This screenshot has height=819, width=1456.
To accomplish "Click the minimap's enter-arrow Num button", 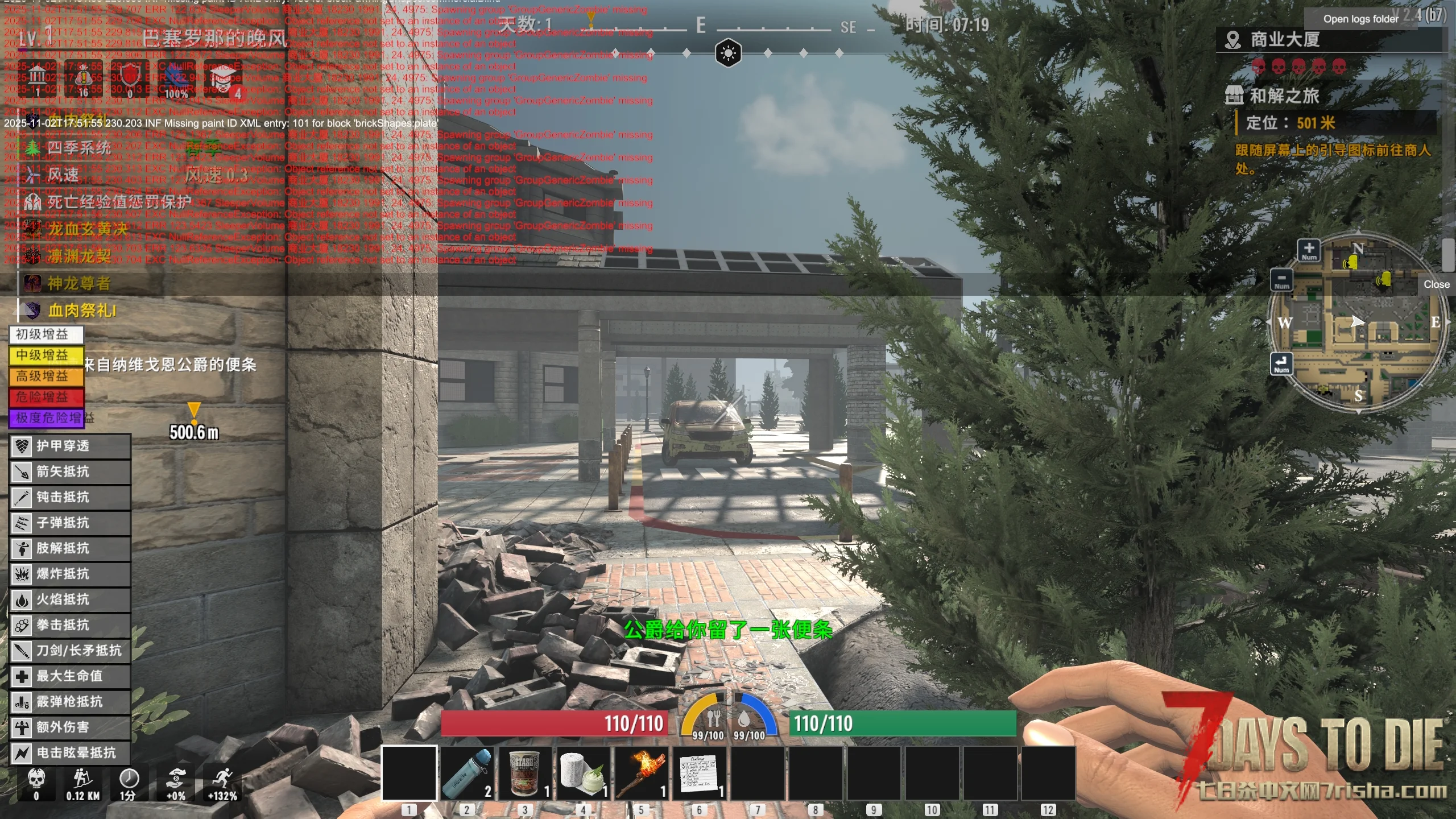I will click(x=1281, y=363).
